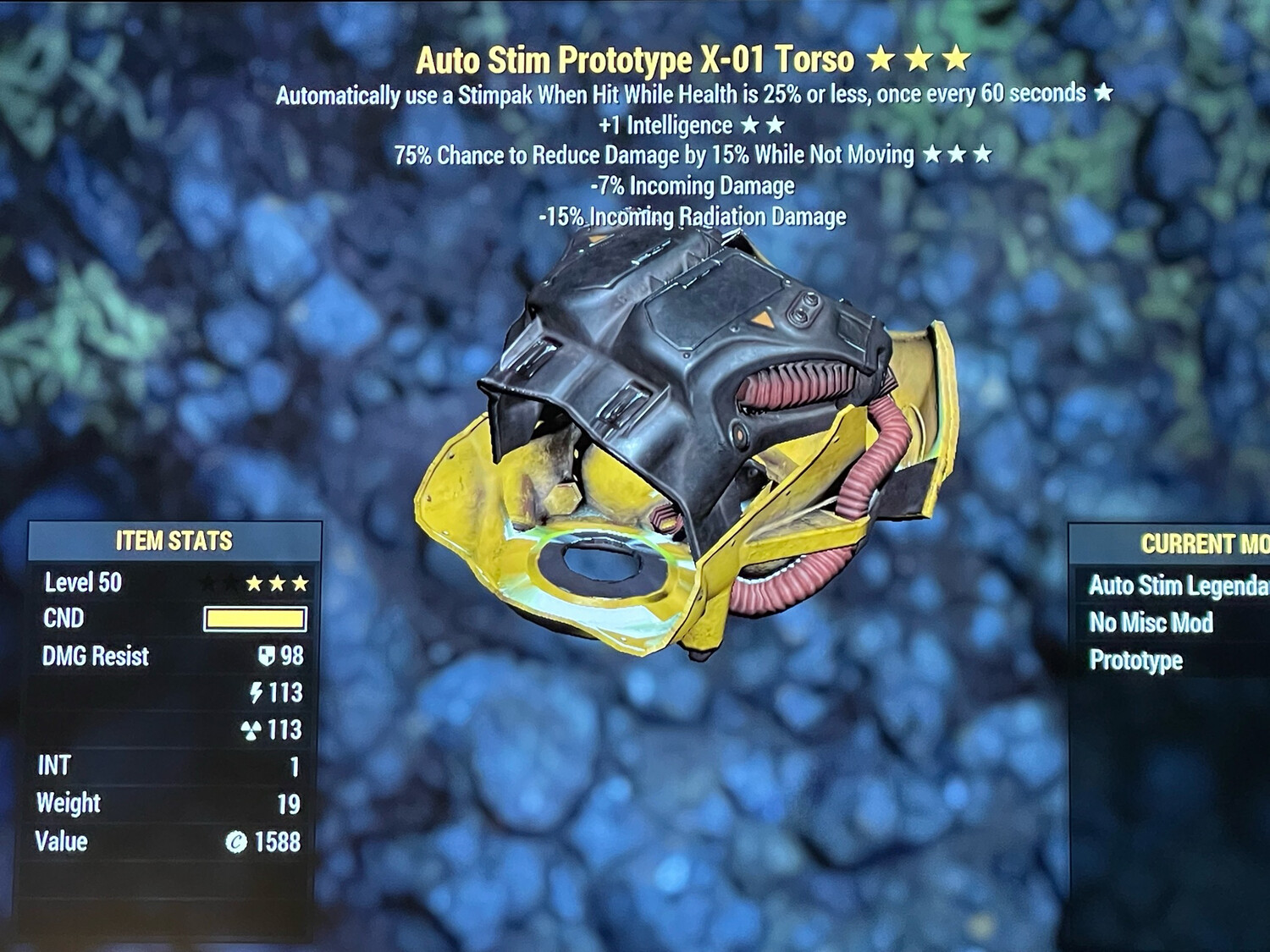Switch to the CURRENT MODS panel header
1270x952 pixels.
coord(1202,544)
